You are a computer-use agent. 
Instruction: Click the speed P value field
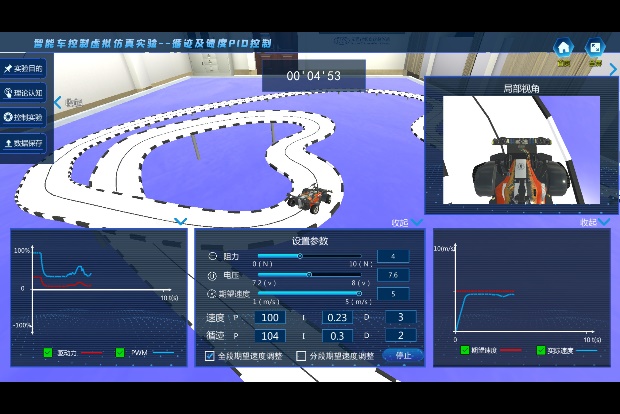(270, 317)
